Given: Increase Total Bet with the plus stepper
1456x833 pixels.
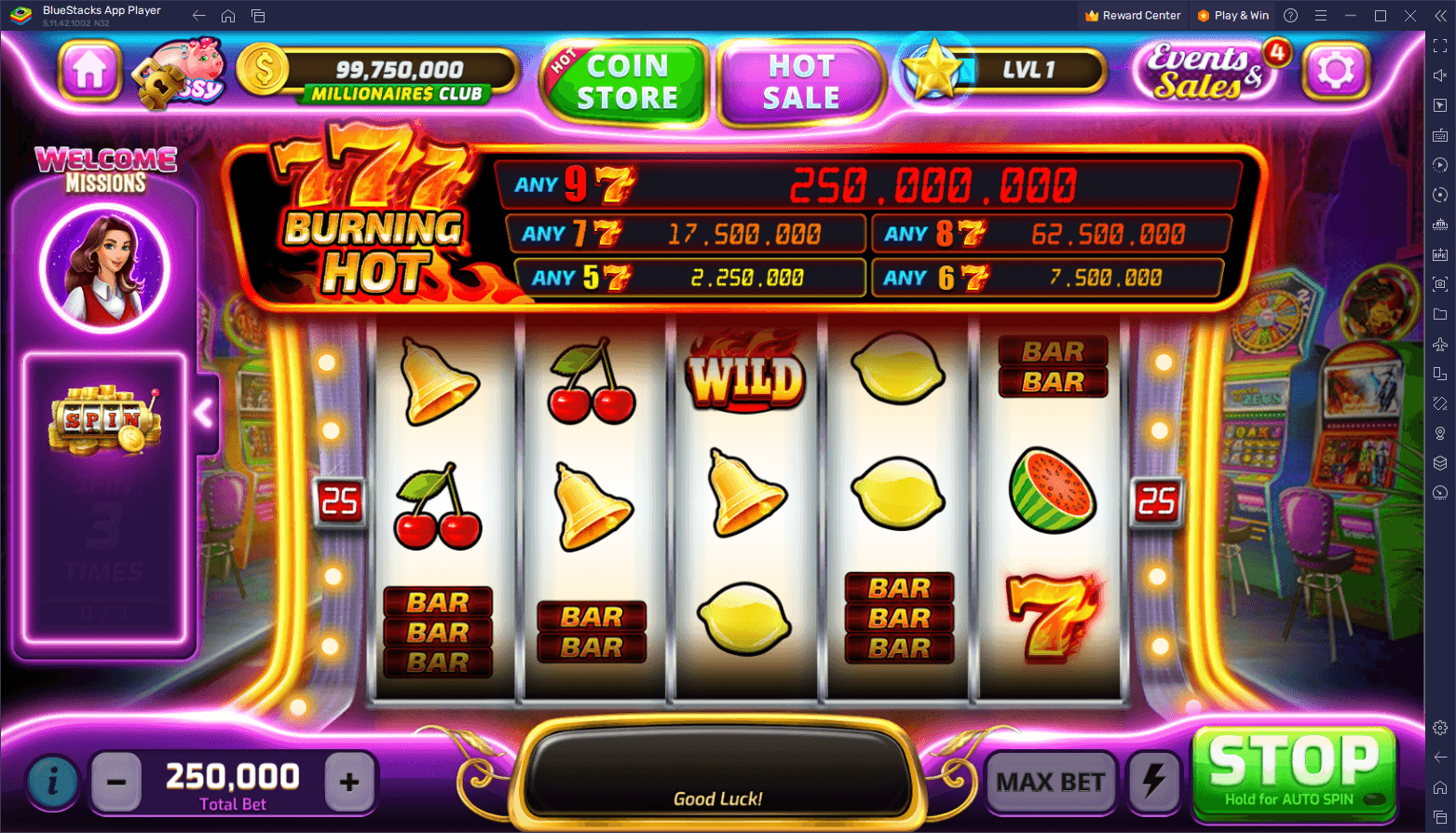Looking at the screenshot, I should tap(348, 783).
